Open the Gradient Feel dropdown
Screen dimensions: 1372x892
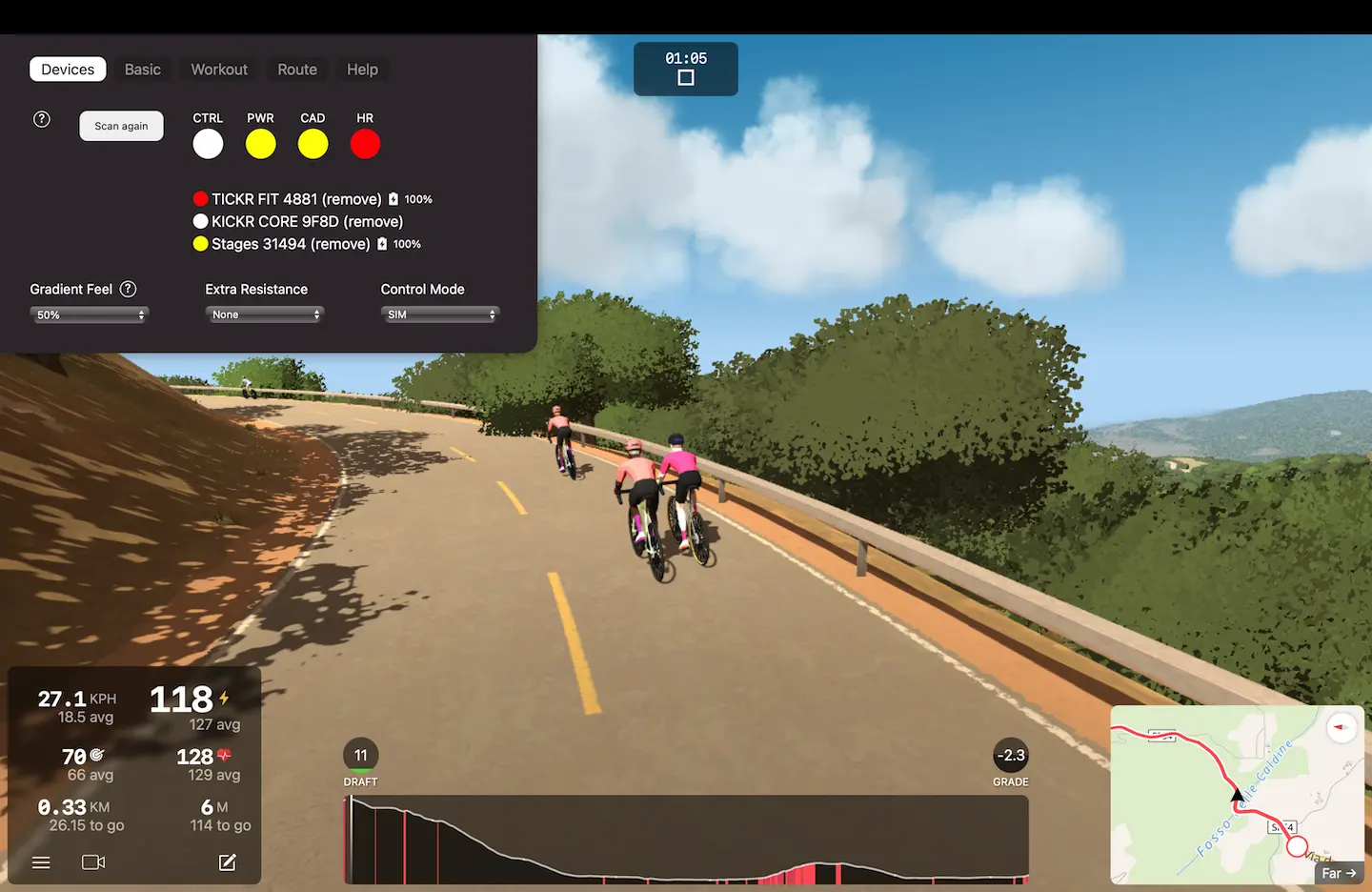click(x=90, y=314)
